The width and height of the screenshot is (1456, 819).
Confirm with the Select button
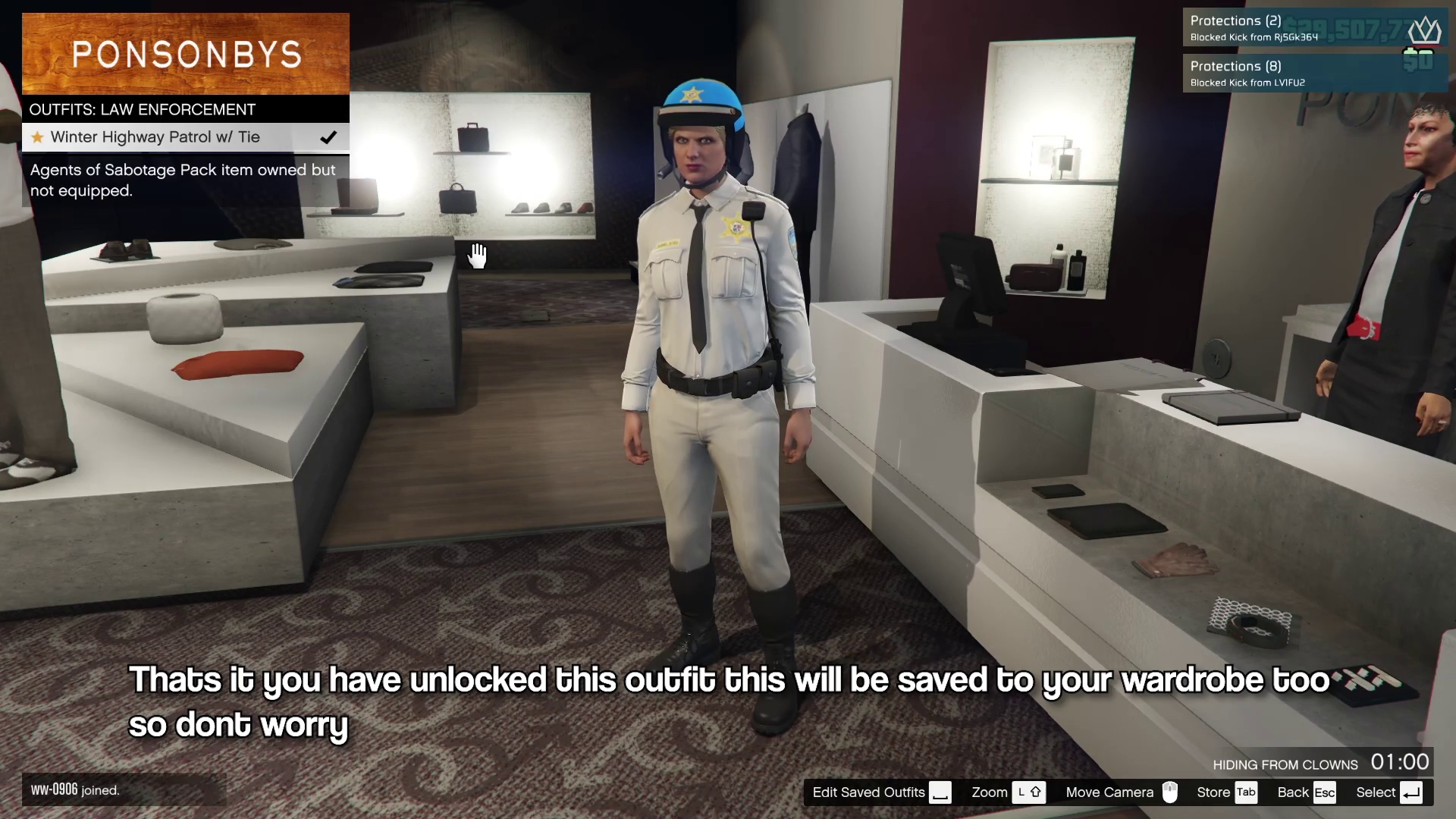1388,792
